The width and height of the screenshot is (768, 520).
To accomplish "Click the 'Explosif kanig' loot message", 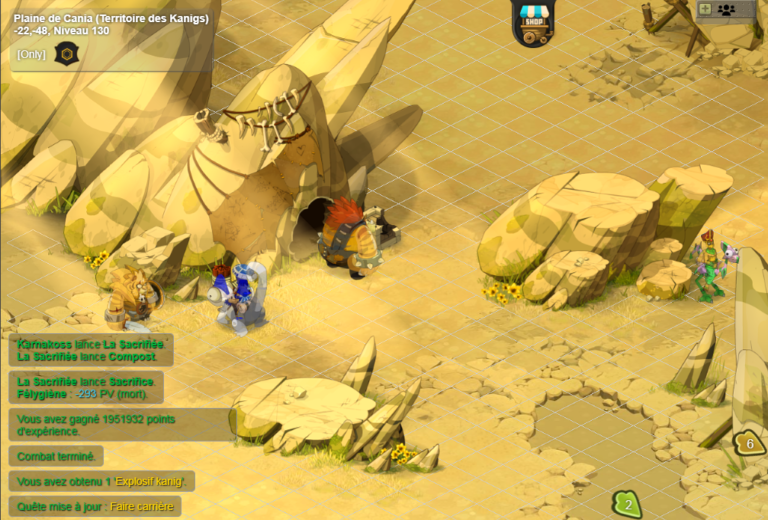I will 102,481.
